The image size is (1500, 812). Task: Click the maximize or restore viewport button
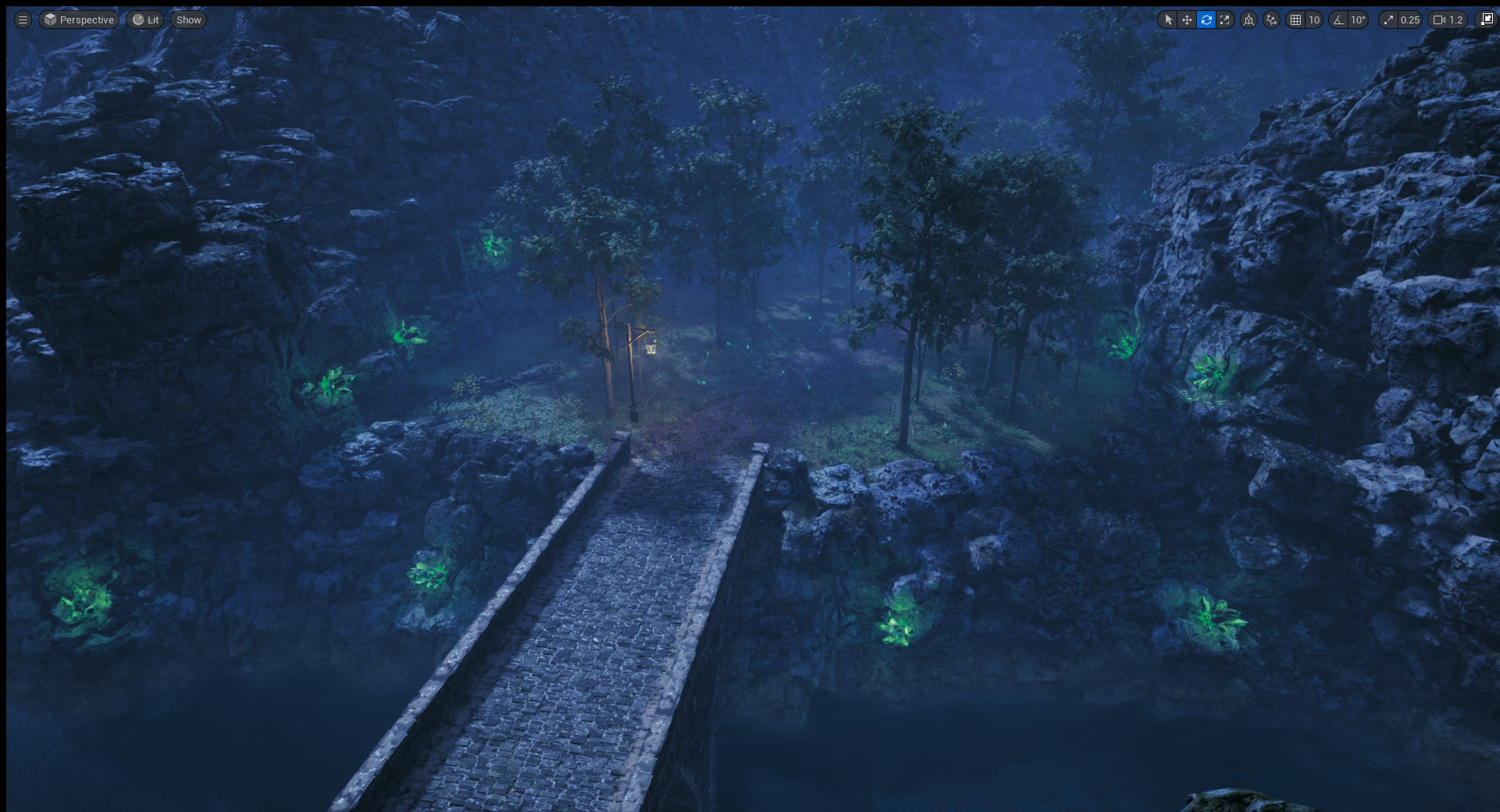click(1487, 20)
